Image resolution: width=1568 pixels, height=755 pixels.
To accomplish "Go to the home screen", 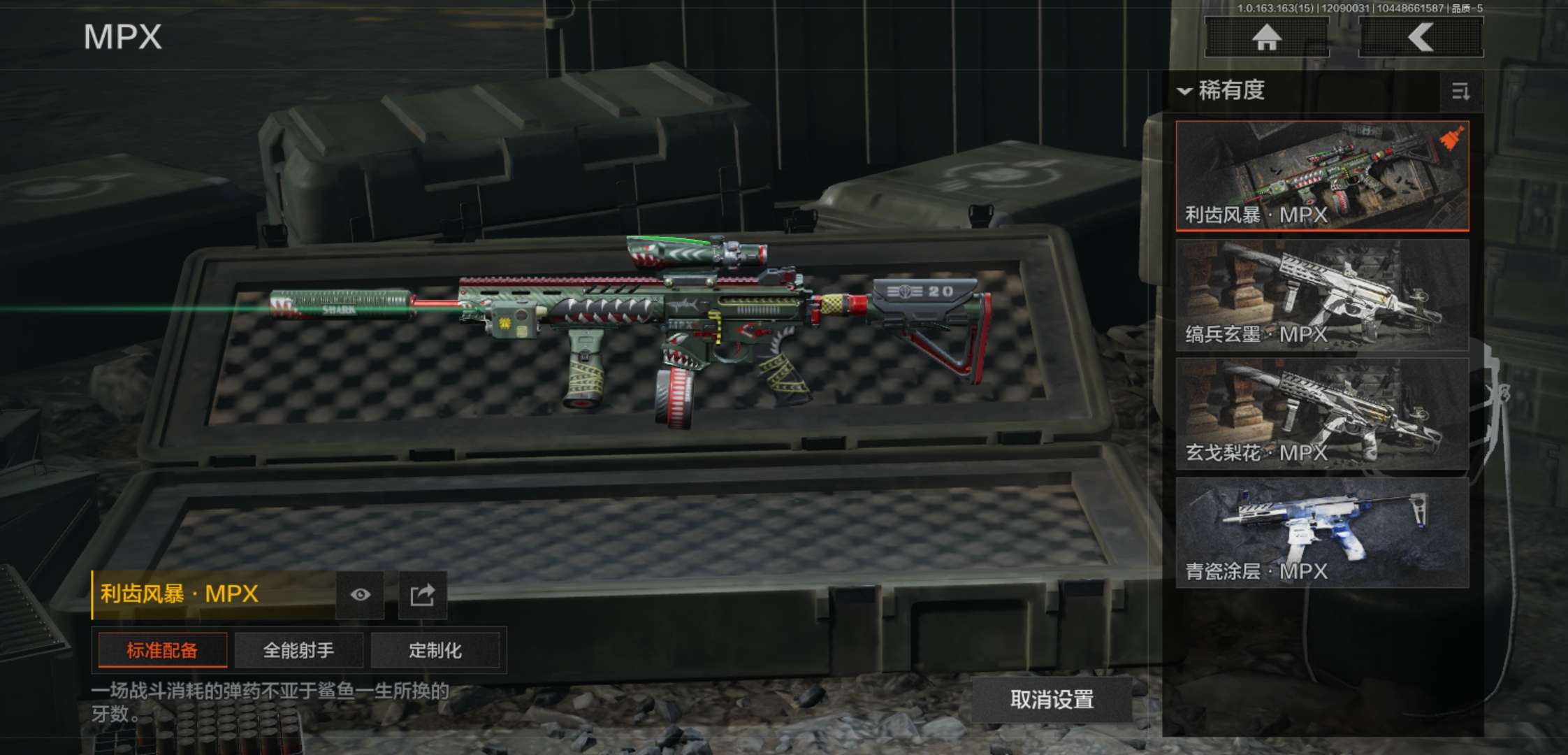I will tap(1266, 37).
